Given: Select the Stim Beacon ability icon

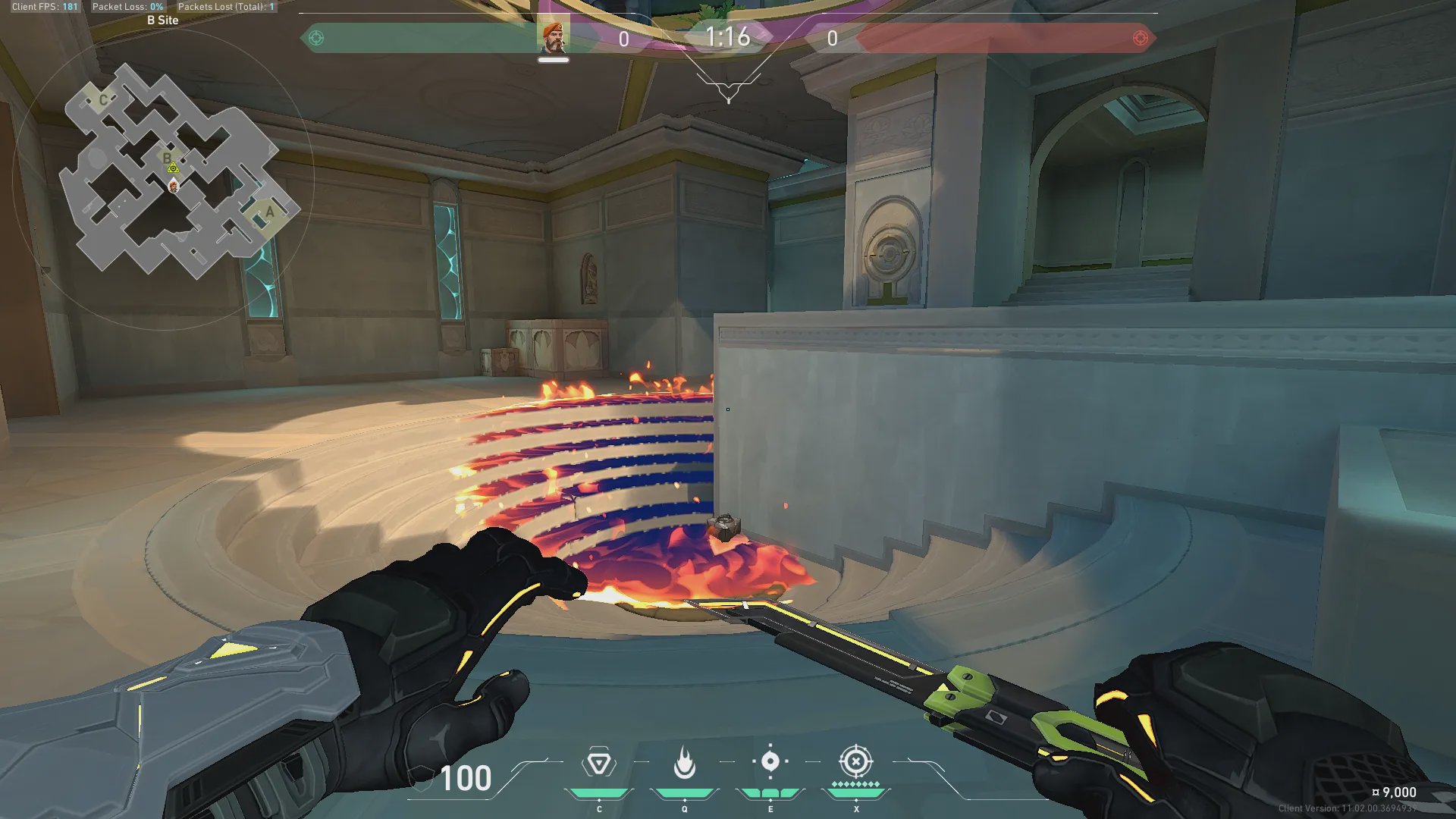Looking at the screenshot, I should click(598, 763).
